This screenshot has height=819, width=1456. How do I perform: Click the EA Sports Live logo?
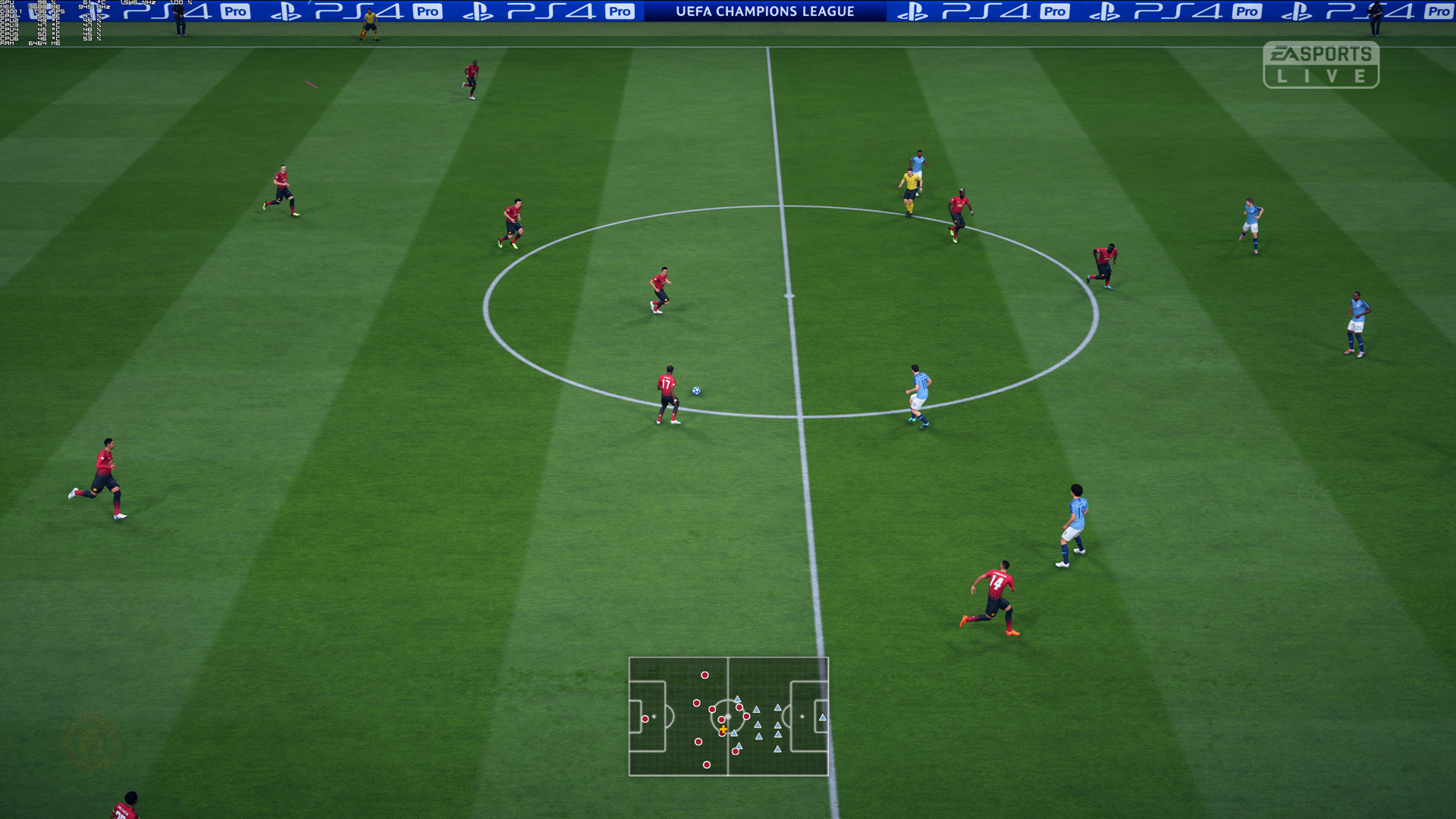click(x=1320, y=64)
